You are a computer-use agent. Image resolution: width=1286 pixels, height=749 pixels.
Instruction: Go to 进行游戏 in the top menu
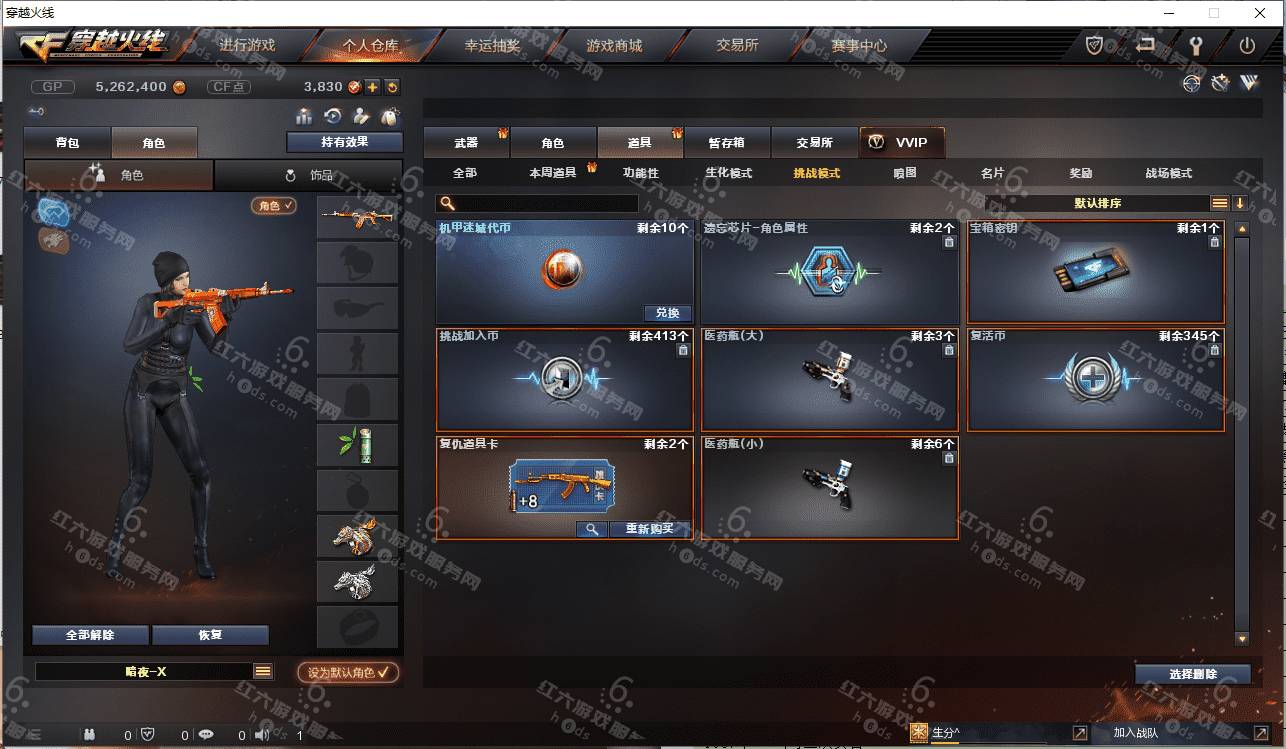(247, 46)
